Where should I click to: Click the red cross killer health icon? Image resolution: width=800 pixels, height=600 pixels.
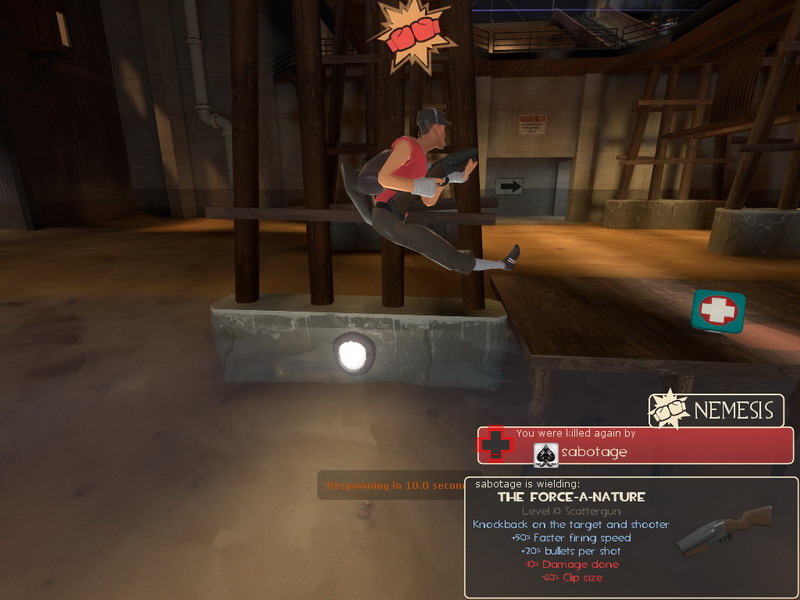tap(495, 444)
